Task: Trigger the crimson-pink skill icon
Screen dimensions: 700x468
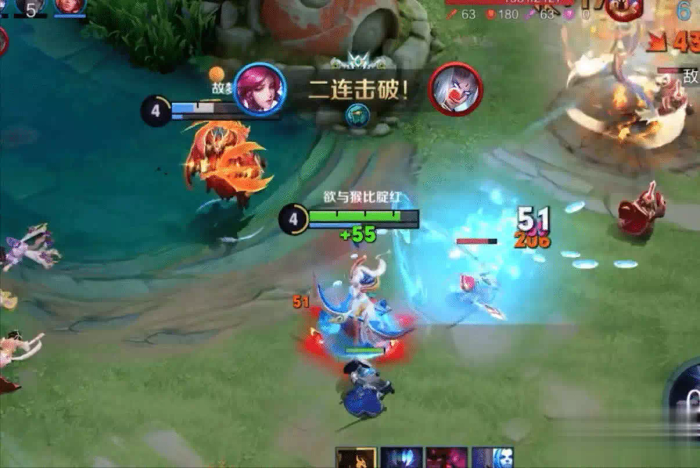Action: [x=447, y=459]
